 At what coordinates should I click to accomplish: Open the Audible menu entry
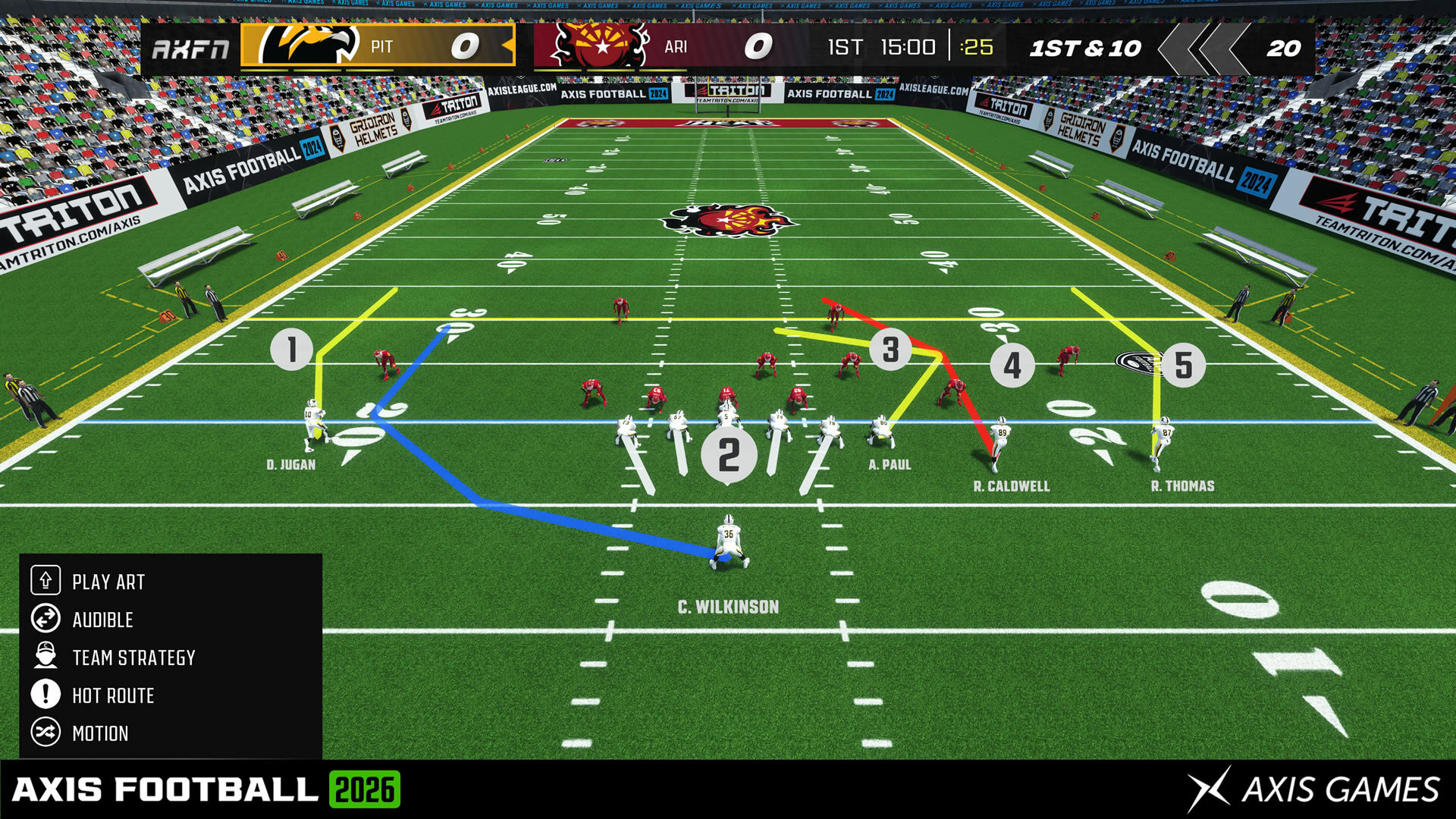click(x=102, y=620)
